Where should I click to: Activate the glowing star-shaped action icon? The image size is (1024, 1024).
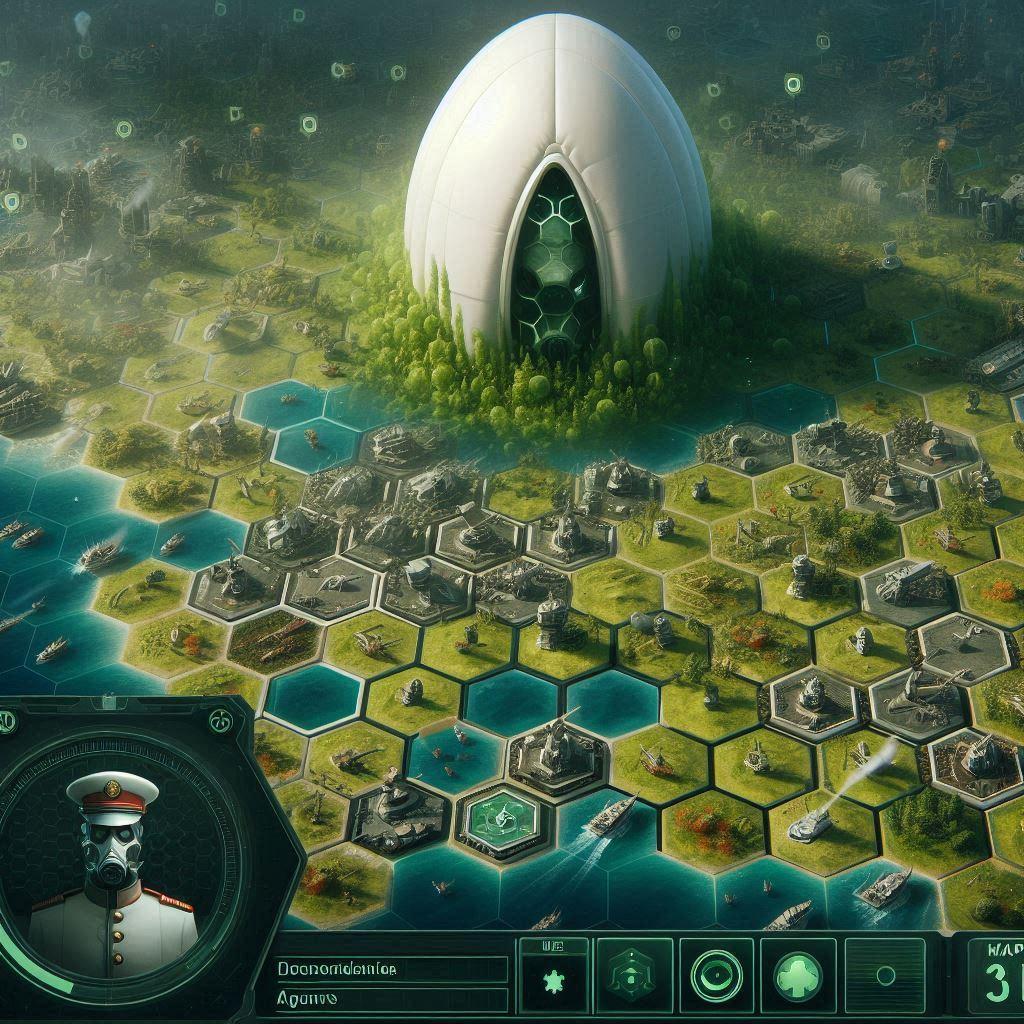(x=551, y=977)
